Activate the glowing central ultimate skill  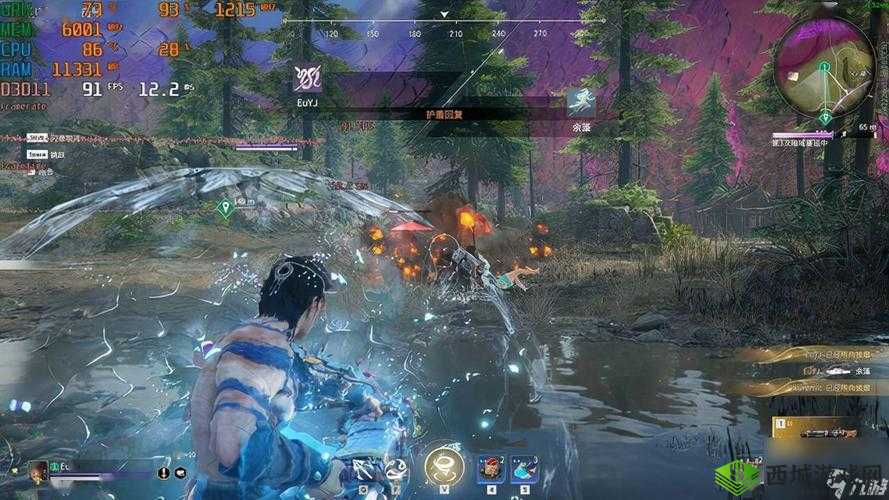point(443,465)
